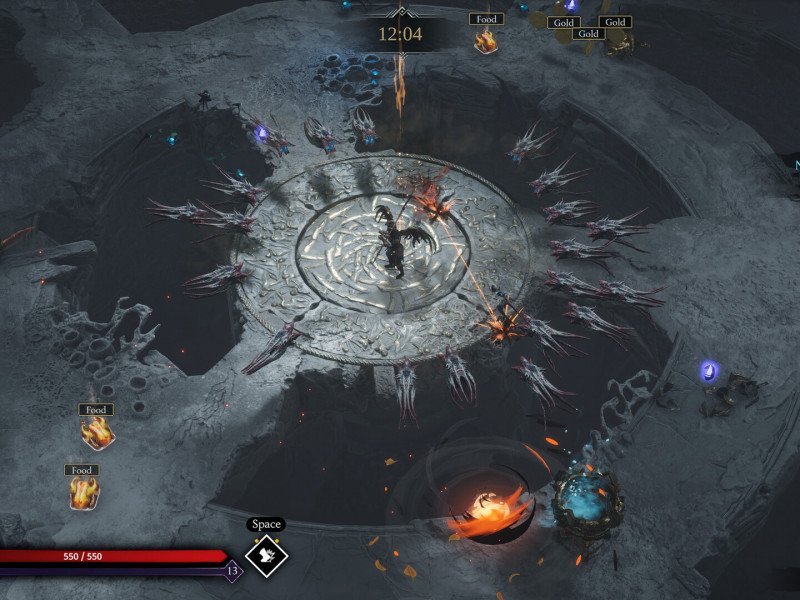Activate the diamond-shaped dash ability icon
Screen dimensions: 800x600
click(267, 557)
